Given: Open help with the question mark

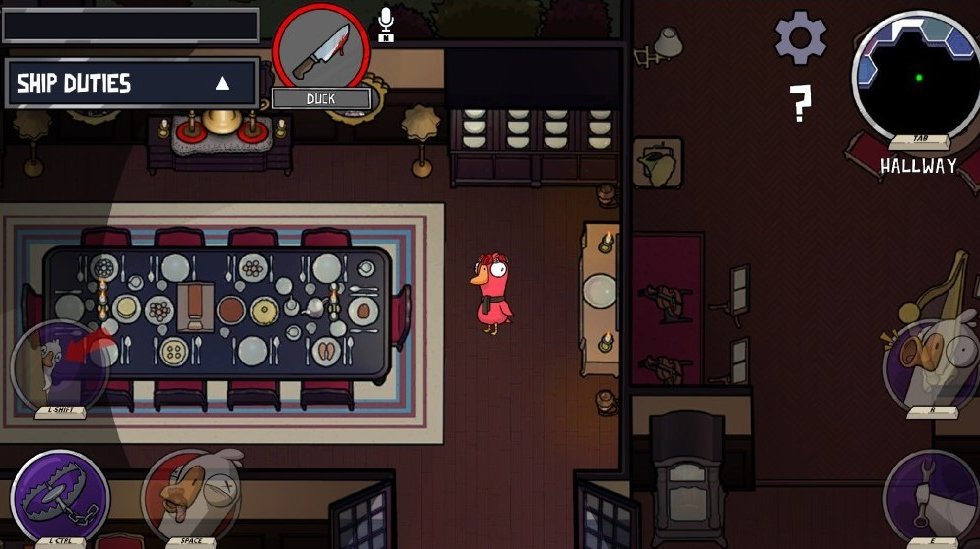Looking at the screenshot, I should coord(799,102).
